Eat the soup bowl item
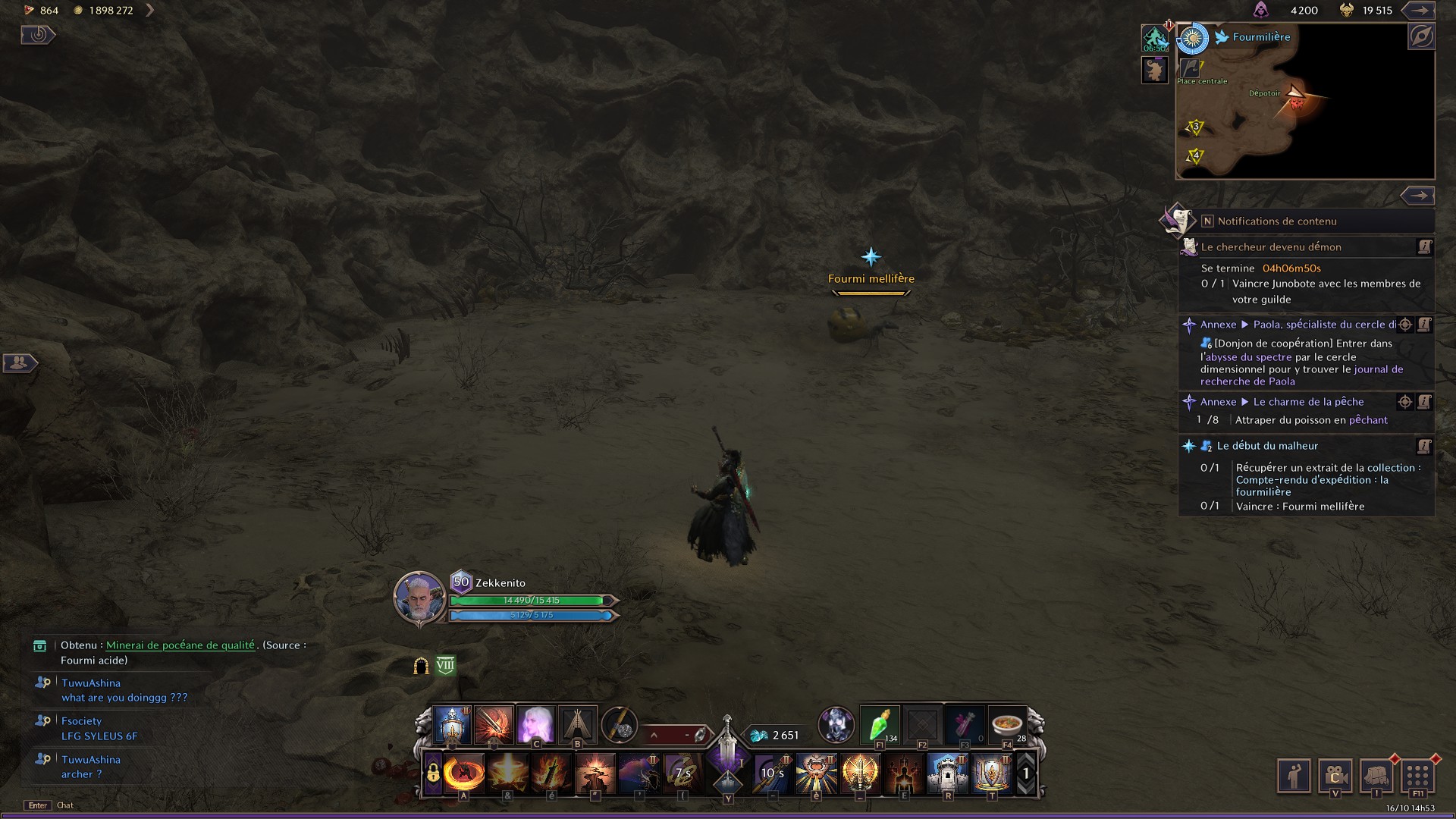 (1007, 725)
